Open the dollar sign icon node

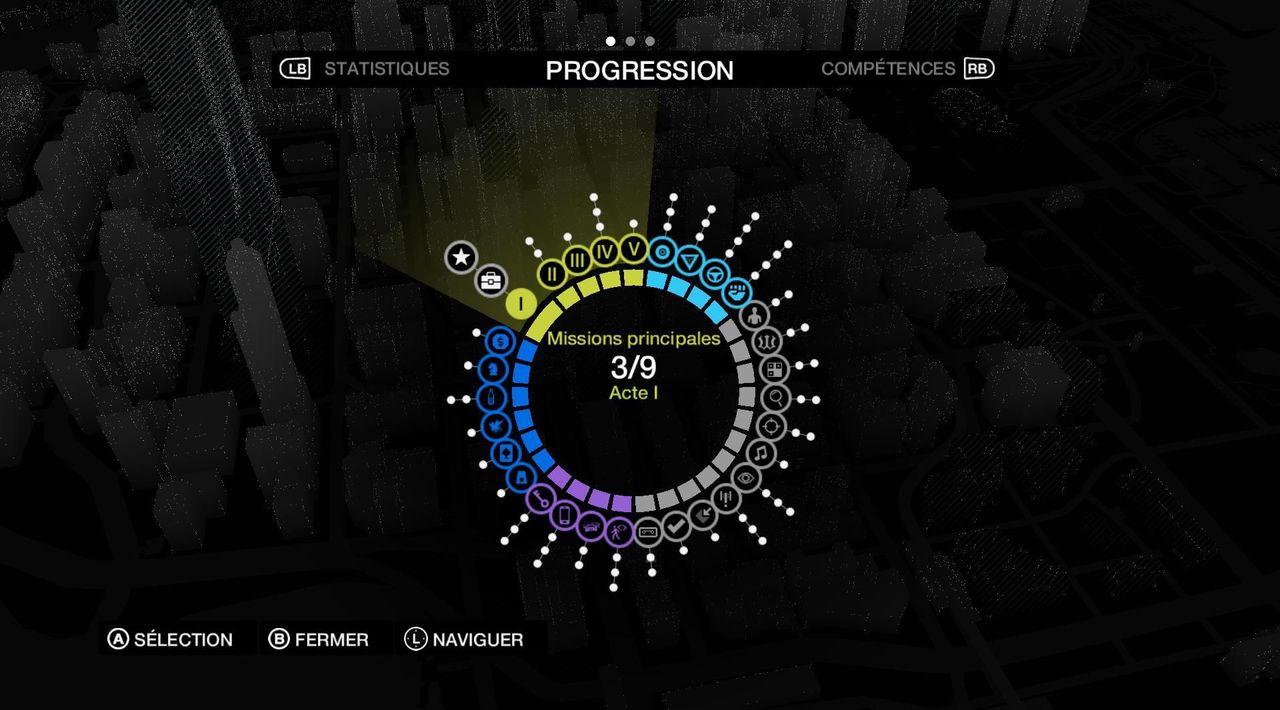[500, 342]
